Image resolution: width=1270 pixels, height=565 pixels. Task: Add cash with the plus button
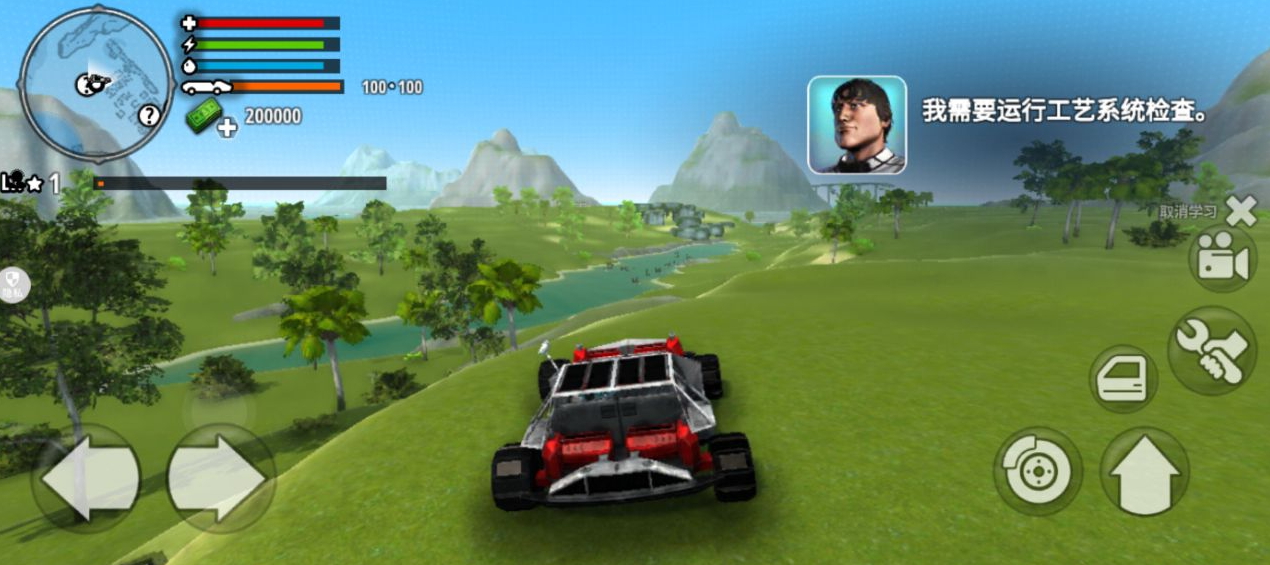228,127
